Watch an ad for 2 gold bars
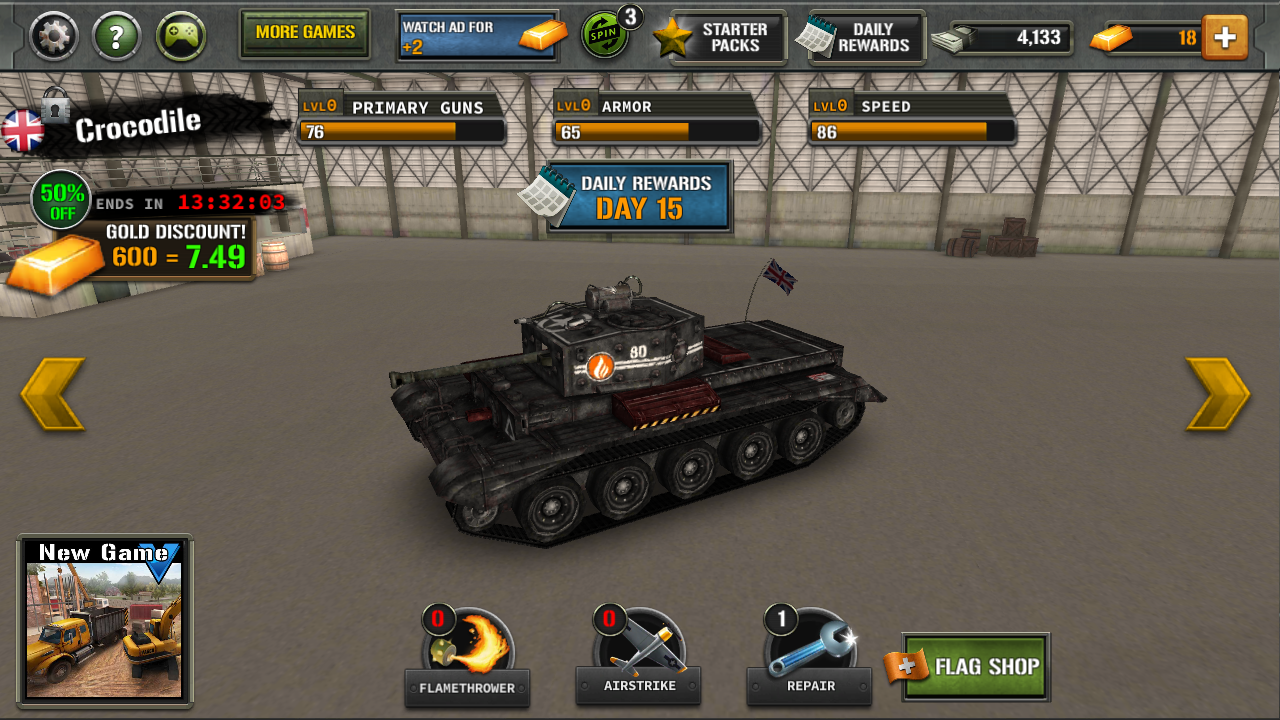 pyautogui.click(x=477, y=31)
